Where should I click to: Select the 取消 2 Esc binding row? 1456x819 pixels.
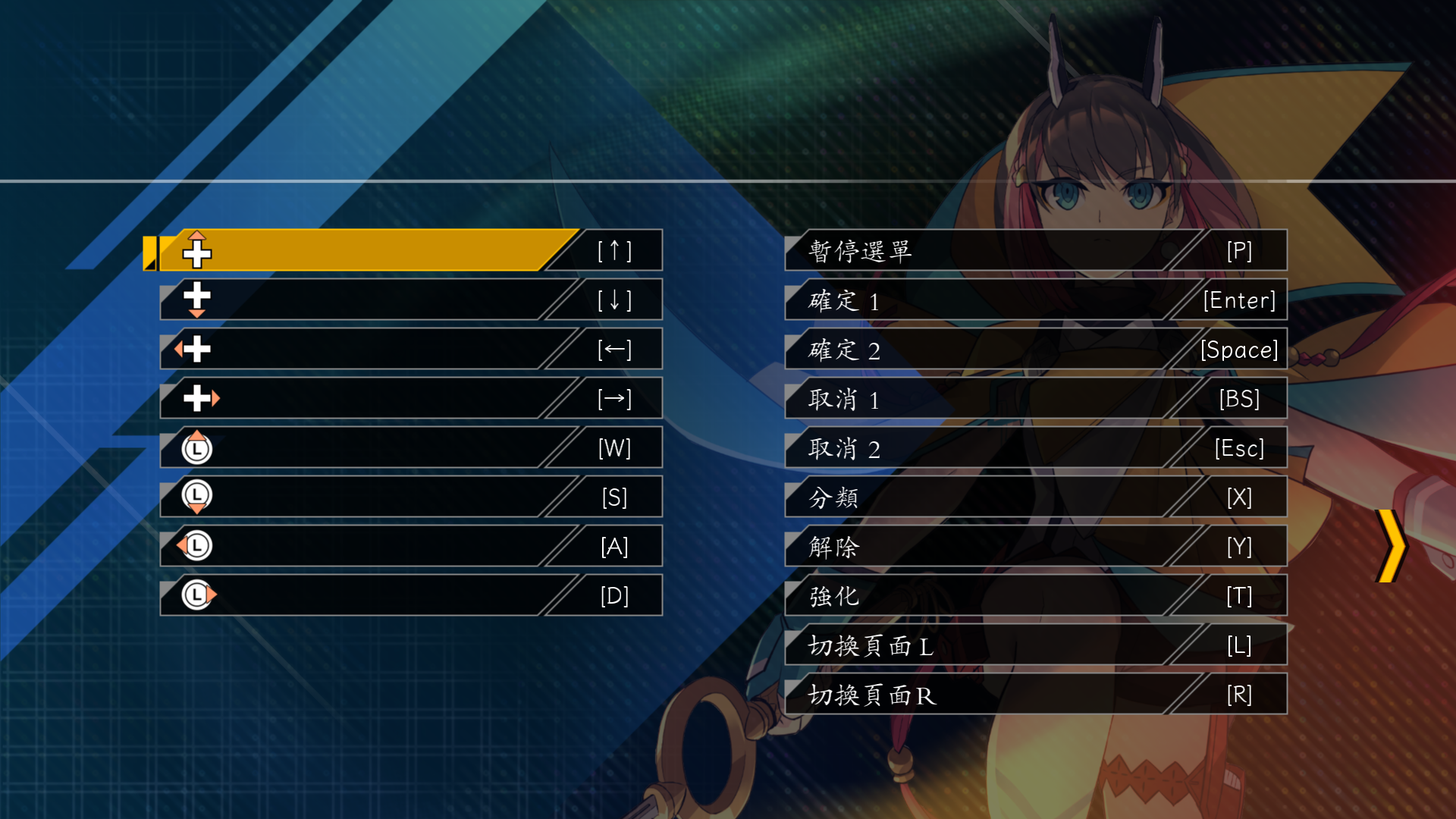[1035, 447]
